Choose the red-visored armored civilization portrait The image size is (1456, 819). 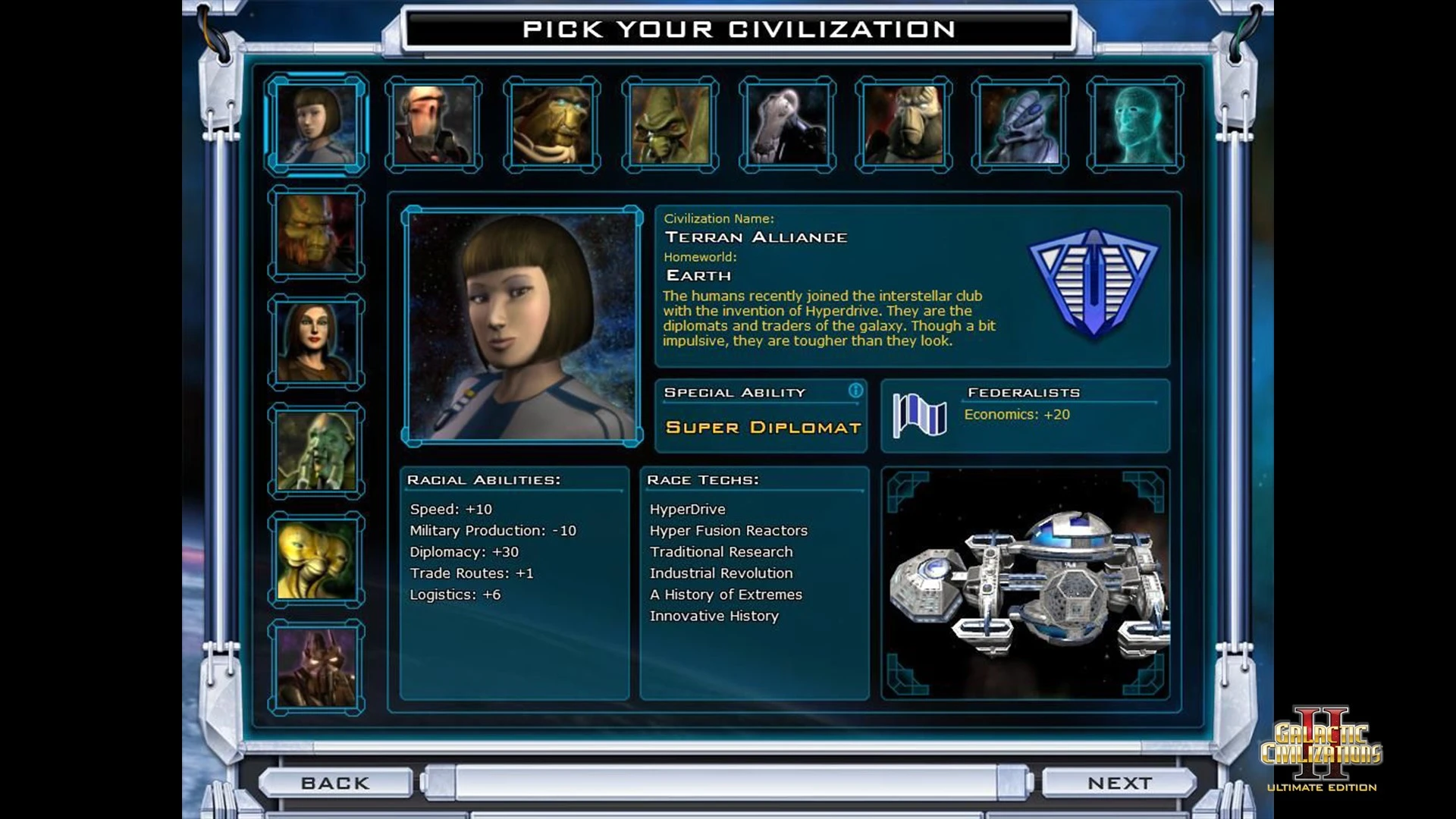(x=433, y=124)
